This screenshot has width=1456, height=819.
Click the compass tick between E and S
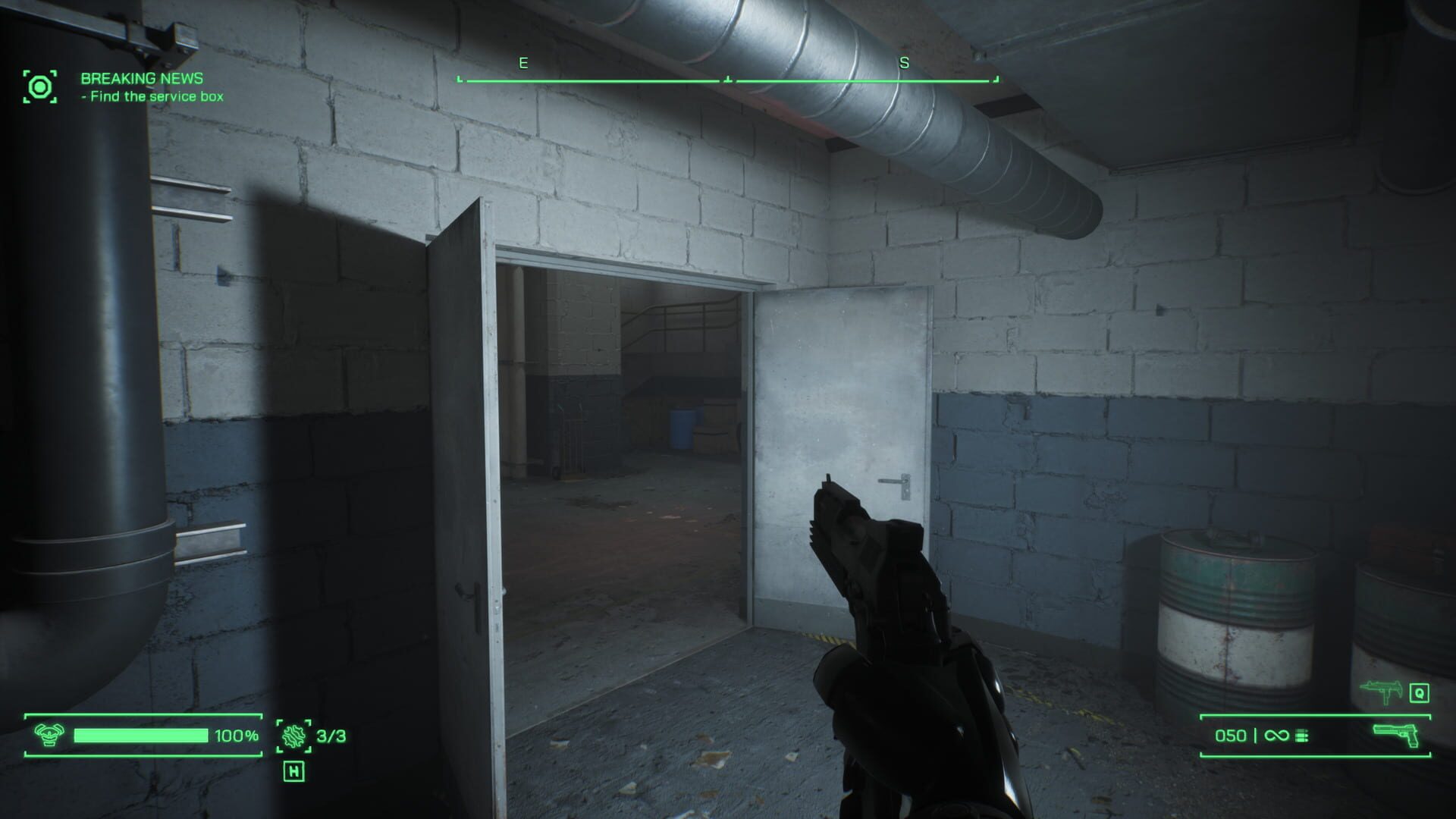[730, 76]
